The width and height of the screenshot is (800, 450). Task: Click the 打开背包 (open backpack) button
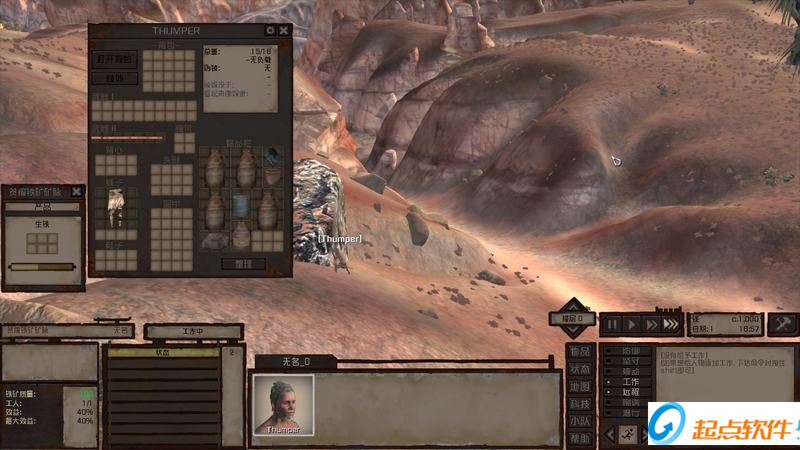coord(115,59)
